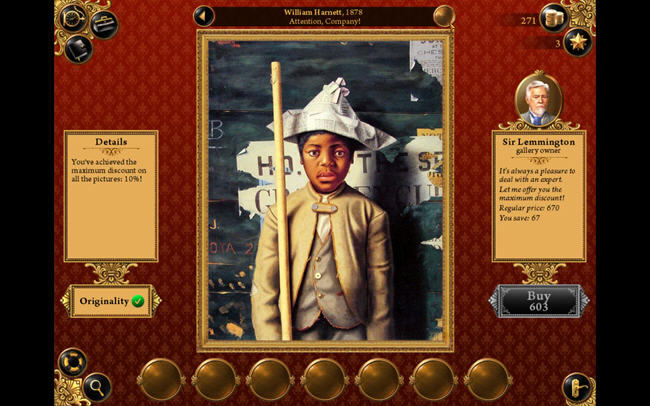Open the journal book icon
650x406 pixels.
(79, 47)
